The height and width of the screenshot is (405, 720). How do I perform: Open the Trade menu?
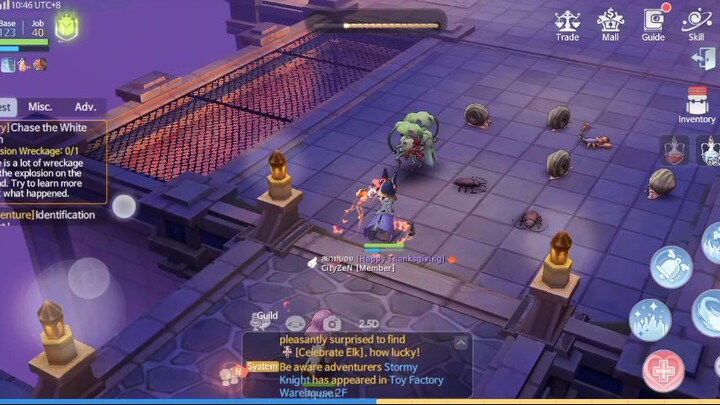pos(567,24)
